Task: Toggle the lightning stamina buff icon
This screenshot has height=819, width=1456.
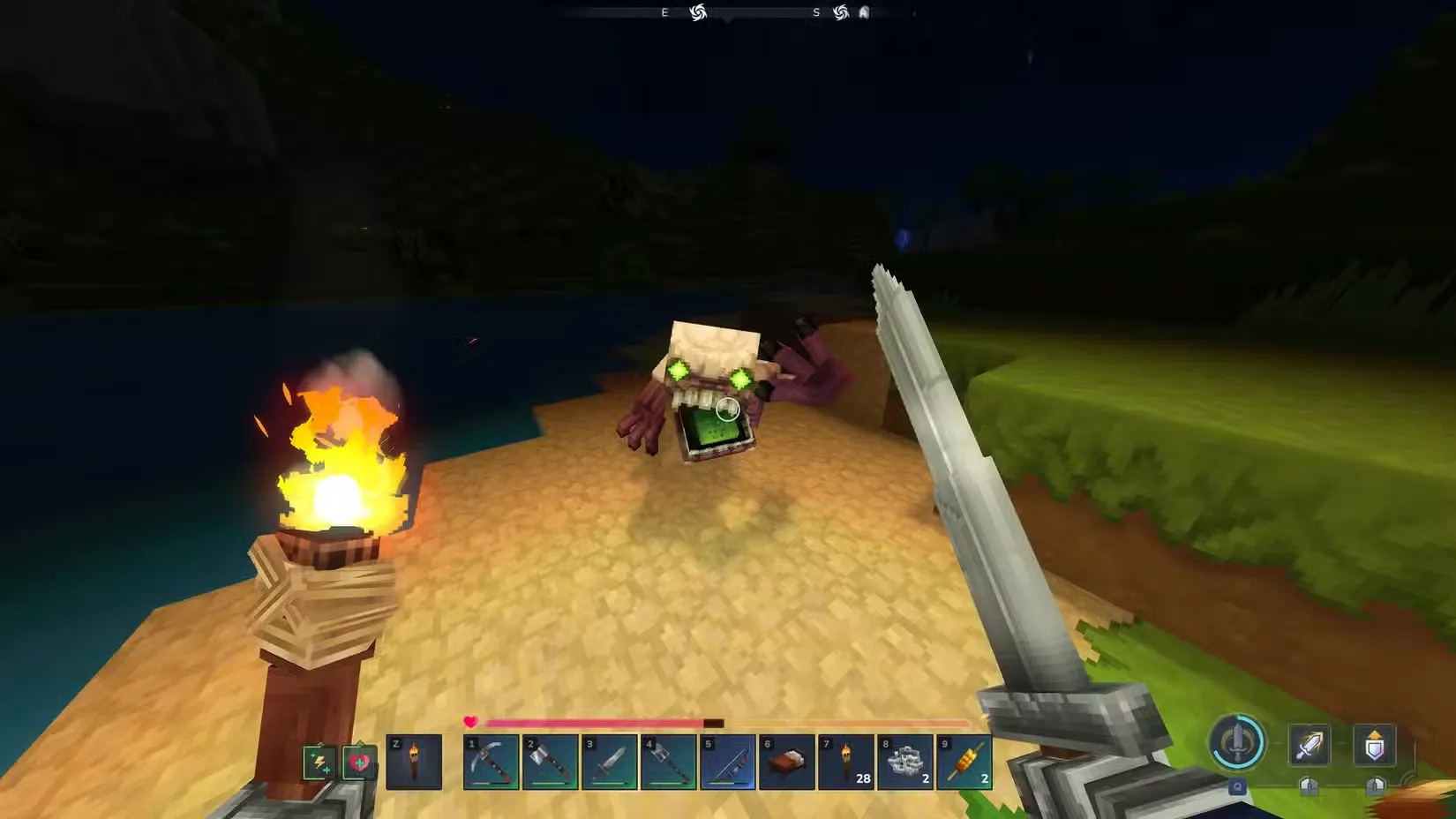Action: (319, 761)
